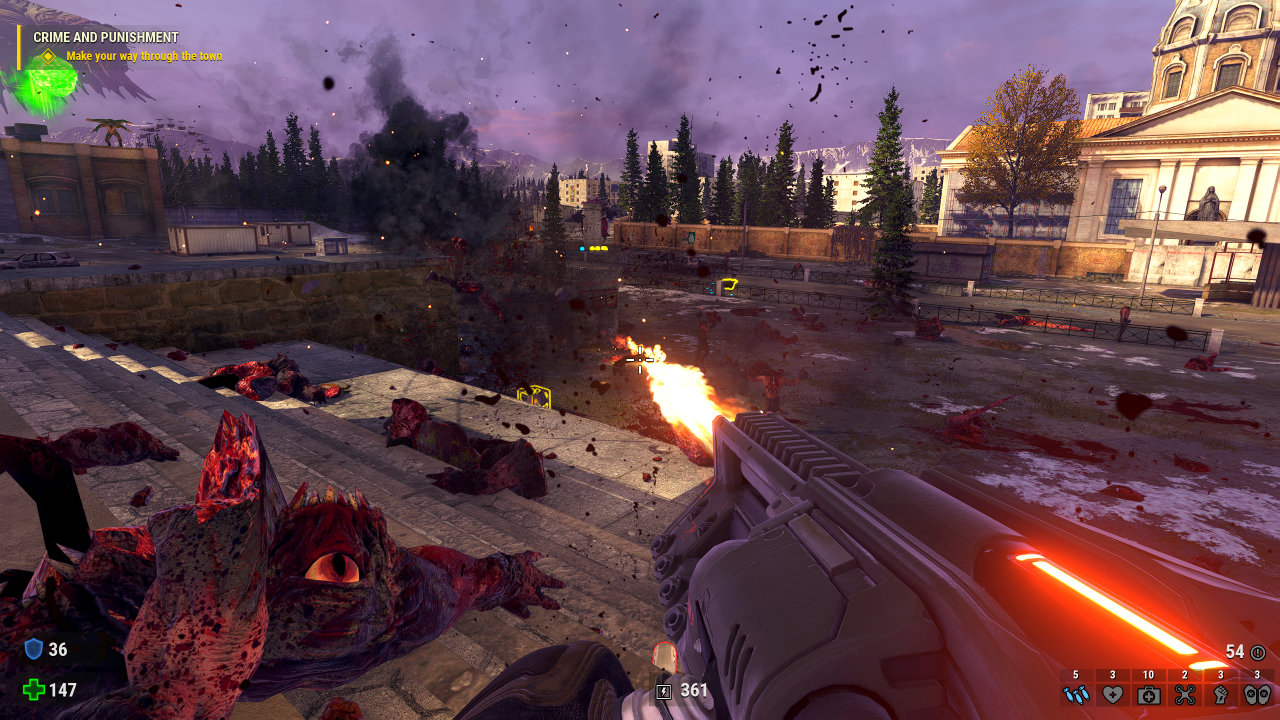Click the yellow diamond objective marker icon

[47, 56]
